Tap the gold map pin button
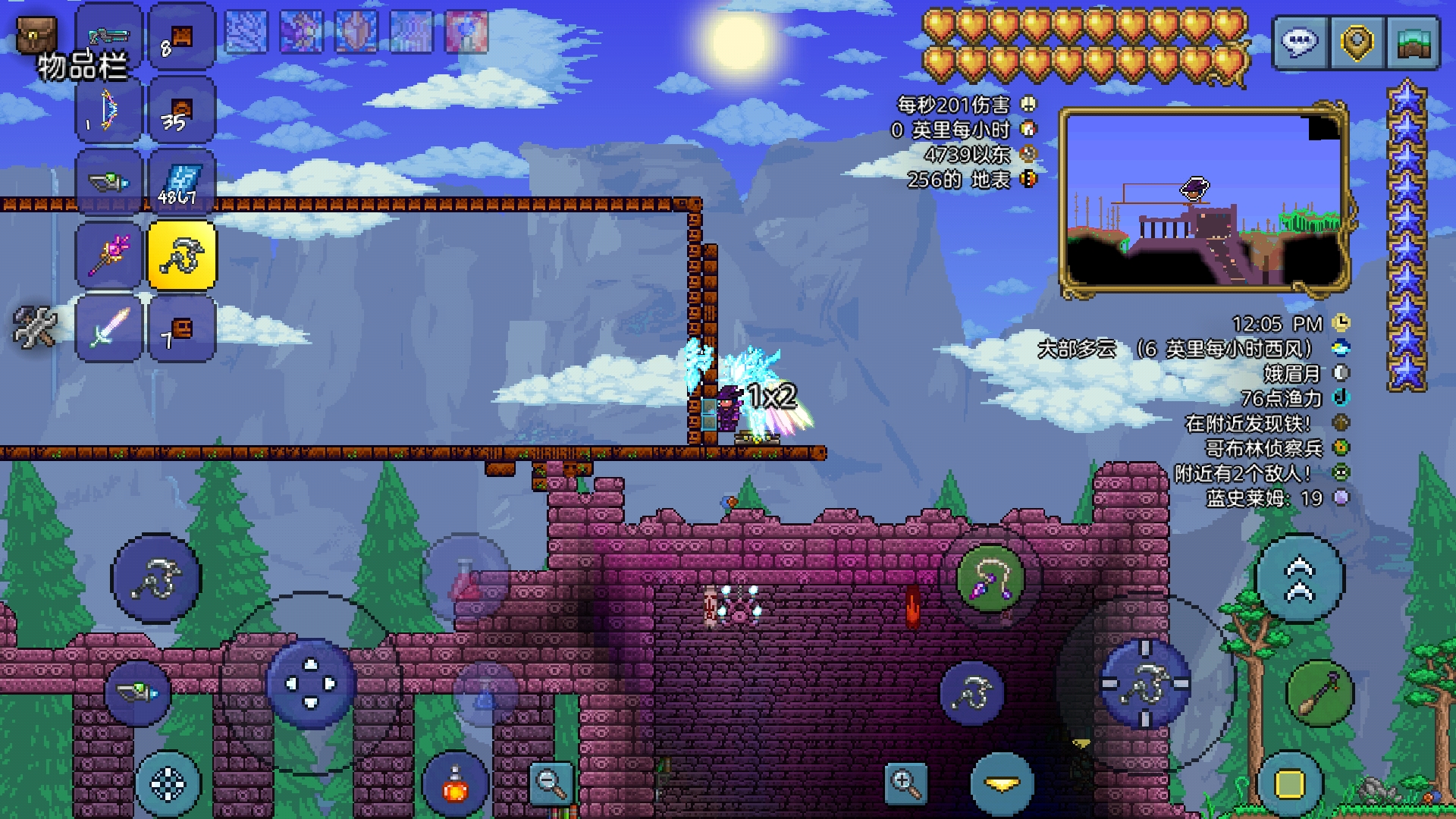Image resolution: width=1456 pixels, height=819 pixels. (1357, 42)
